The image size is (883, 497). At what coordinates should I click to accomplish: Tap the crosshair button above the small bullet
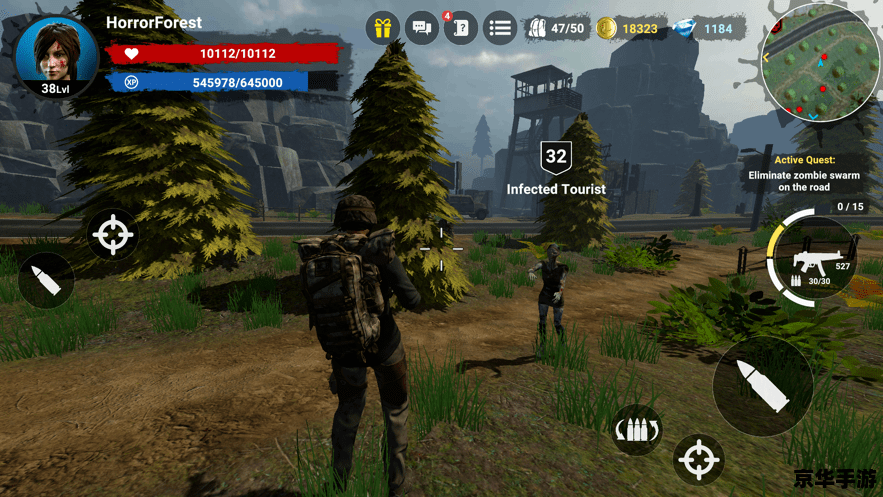[x=112, y=236]
